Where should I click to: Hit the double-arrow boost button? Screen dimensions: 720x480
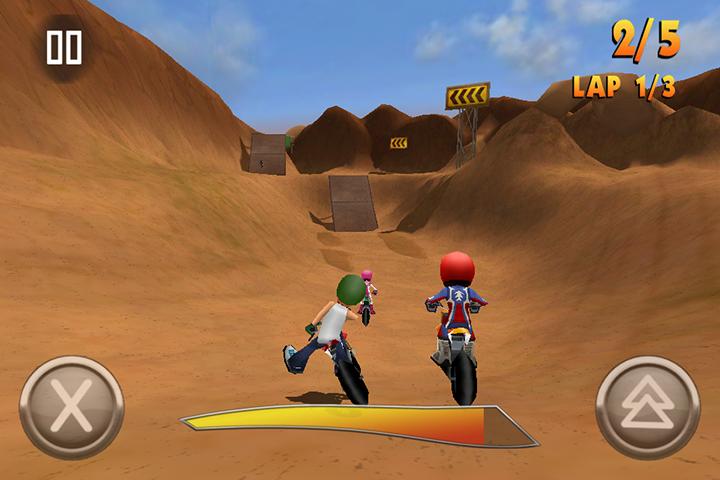point(647,407)
